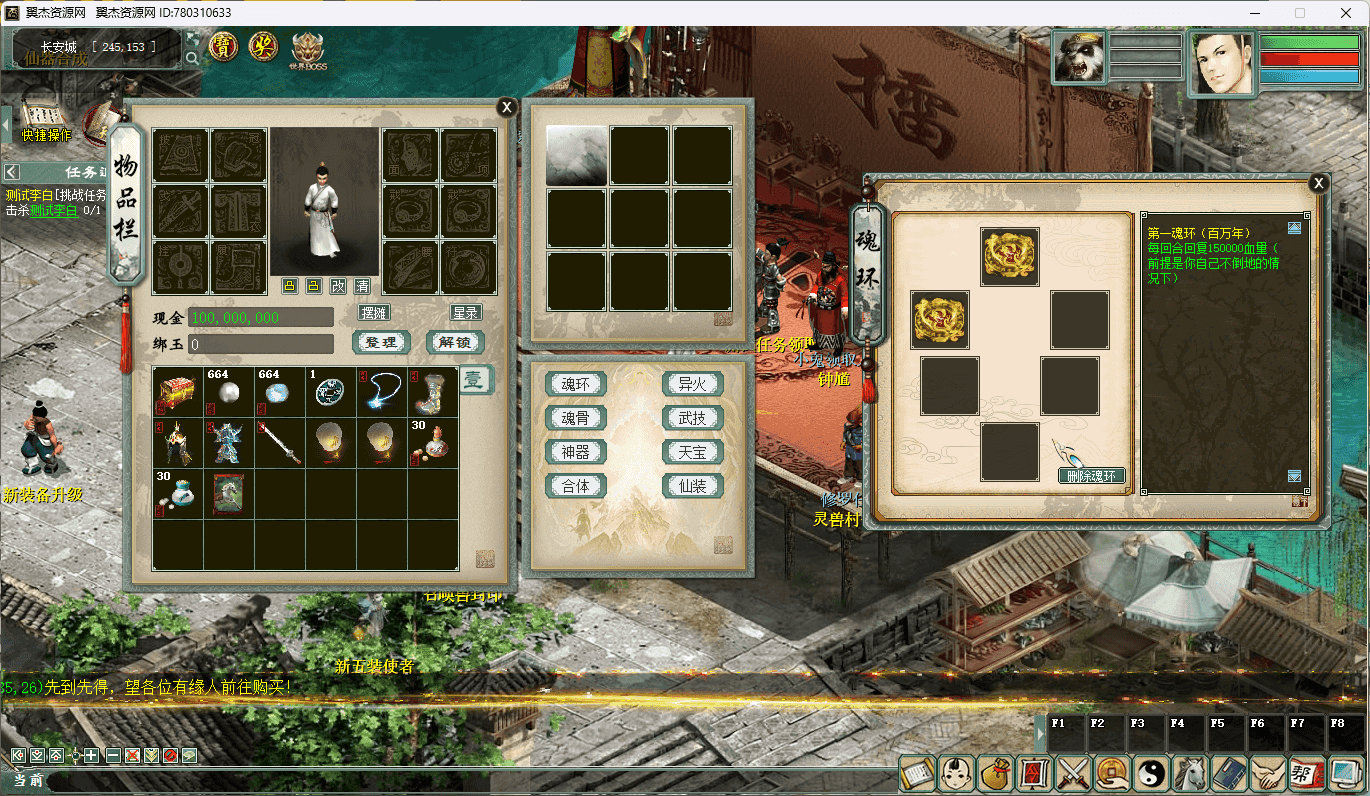Close the 魂环 soul ring window

tap(1319, 183)
